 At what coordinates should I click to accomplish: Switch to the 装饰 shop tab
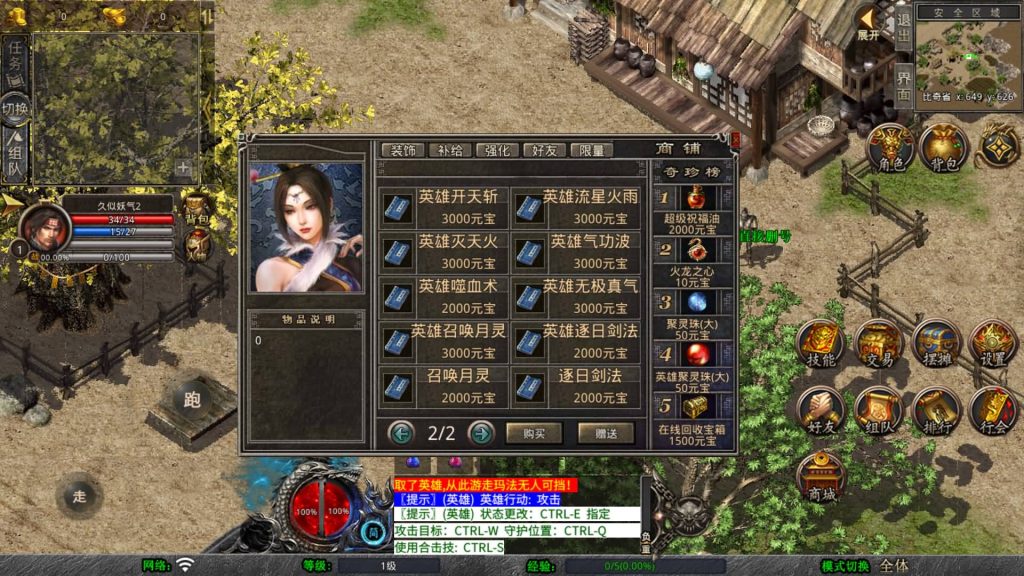click(403, 150)
